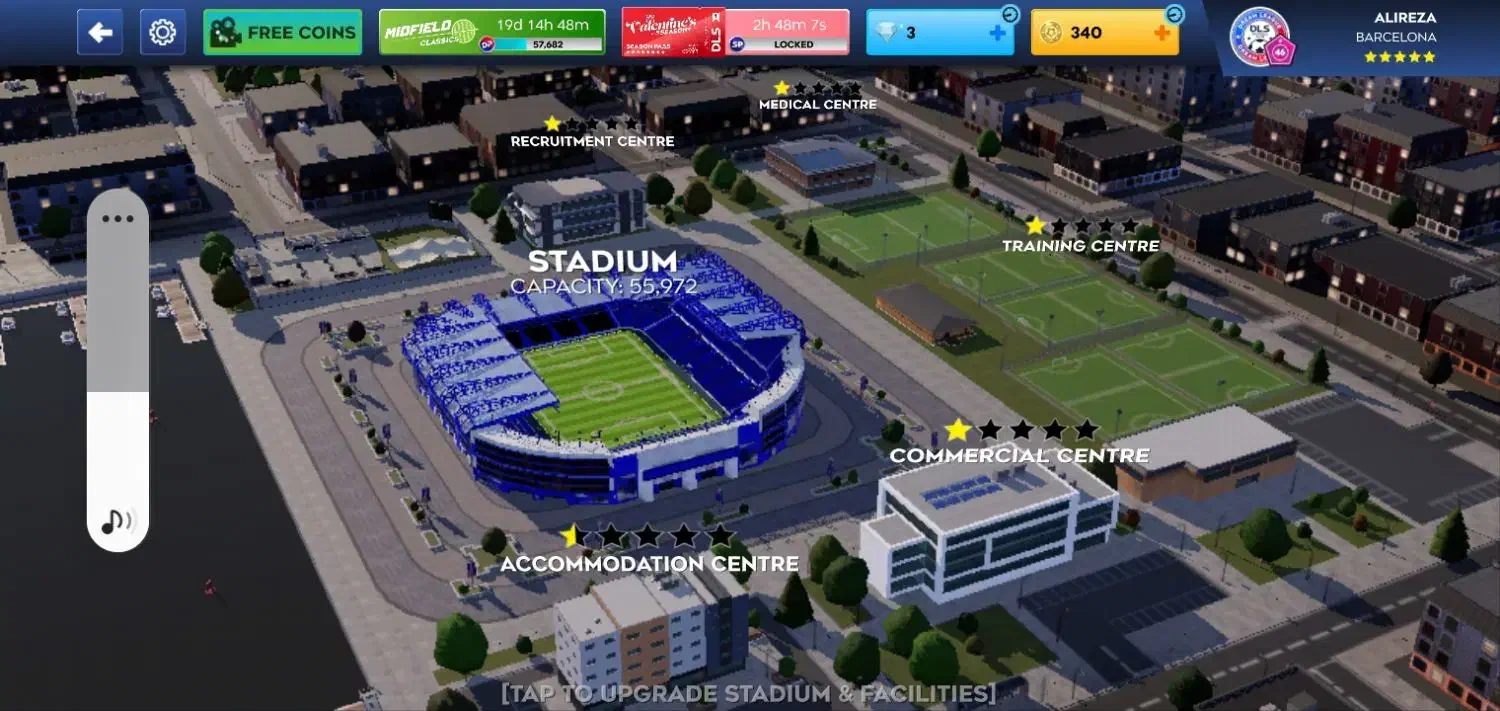Tap the Free Coins button
The height and width of the screenshot is (711, 1500).
(x=282, y=32)
